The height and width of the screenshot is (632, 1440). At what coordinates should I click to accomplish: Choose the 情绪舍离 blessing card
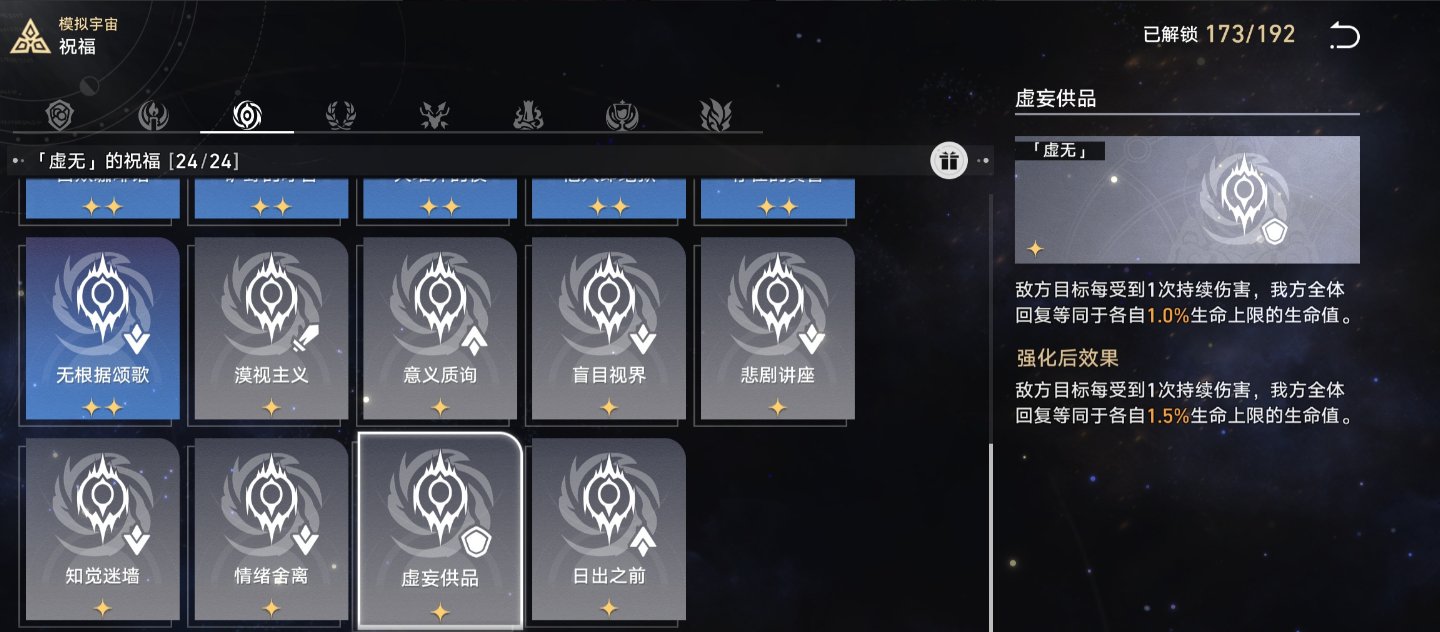[x=271, y=529]
